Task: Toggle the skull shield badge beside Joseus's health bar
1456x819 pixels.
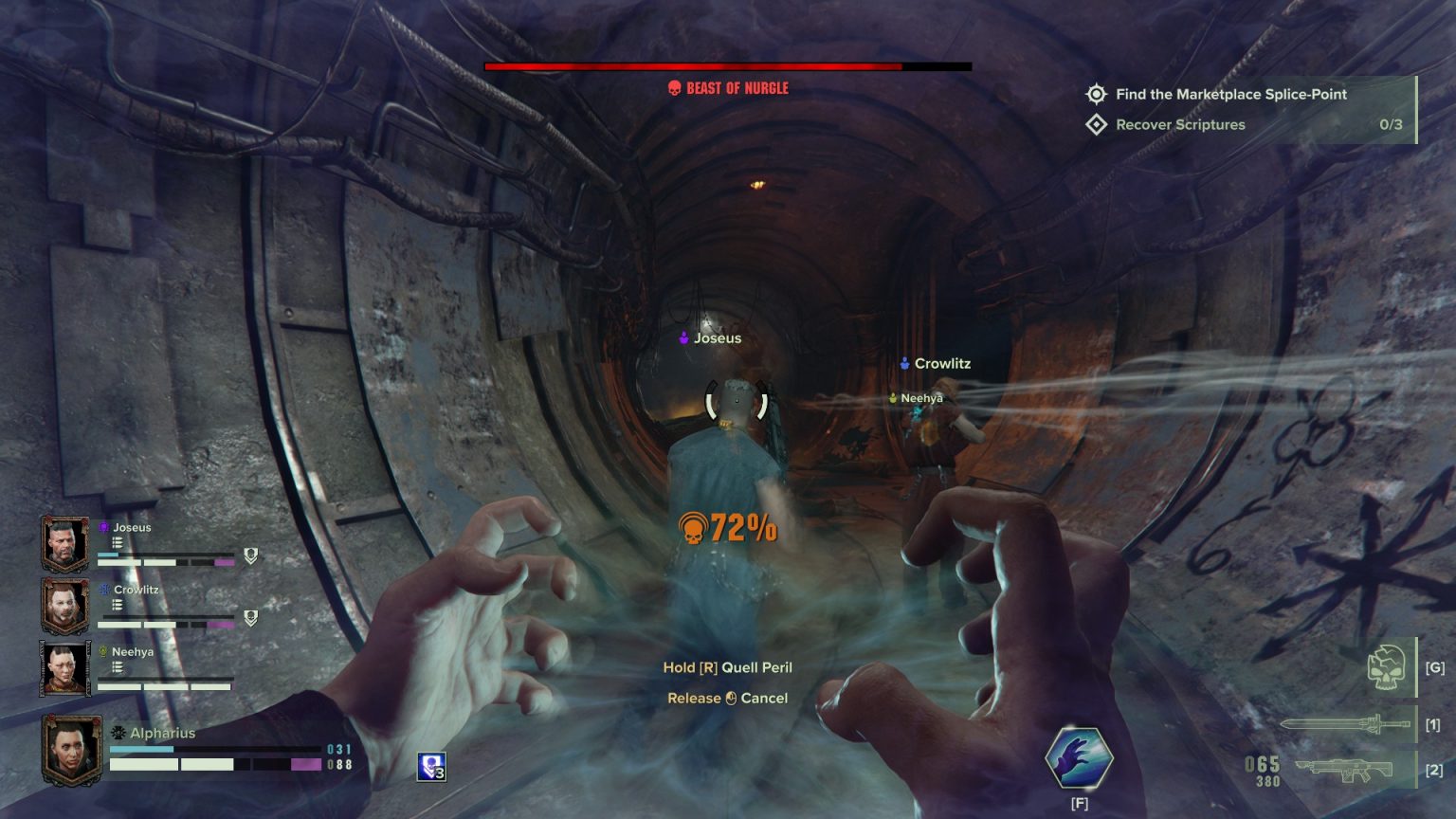Action: click(249, 557)
